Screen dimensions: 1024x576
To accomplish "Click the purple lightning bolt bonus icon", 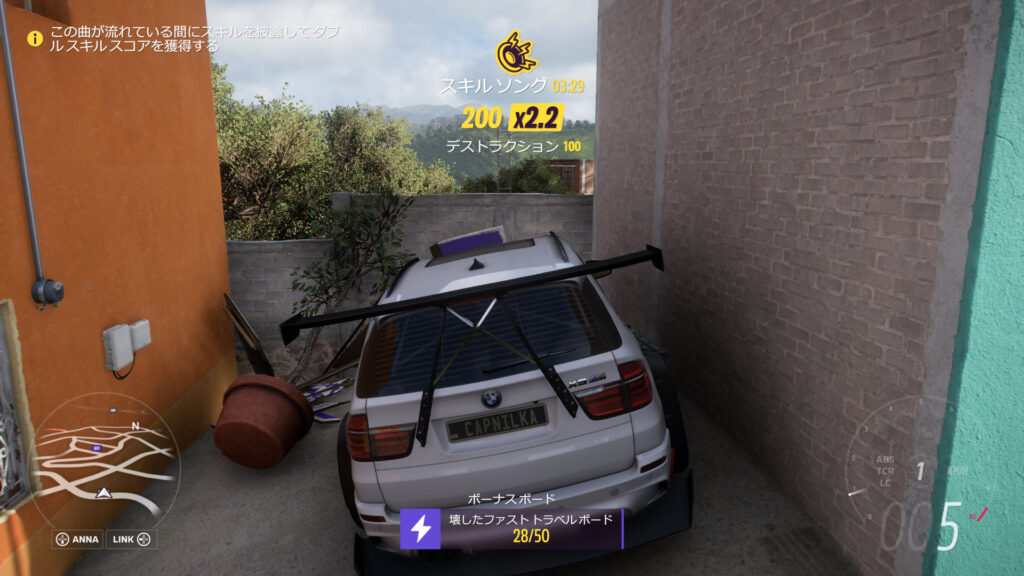I will click(420, 528).
